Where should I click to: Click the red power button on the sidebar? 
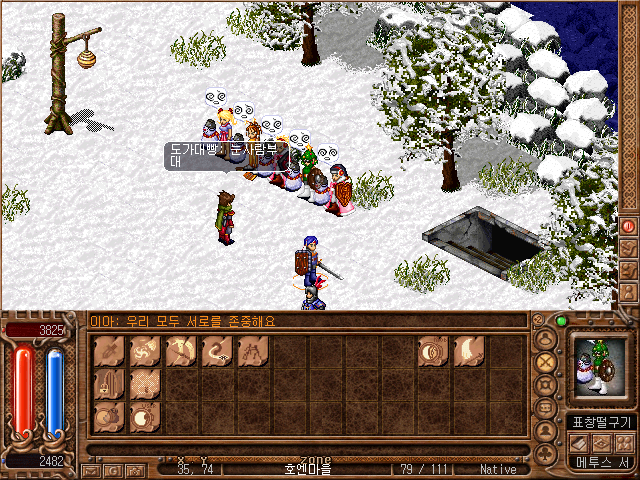[629, 226]
